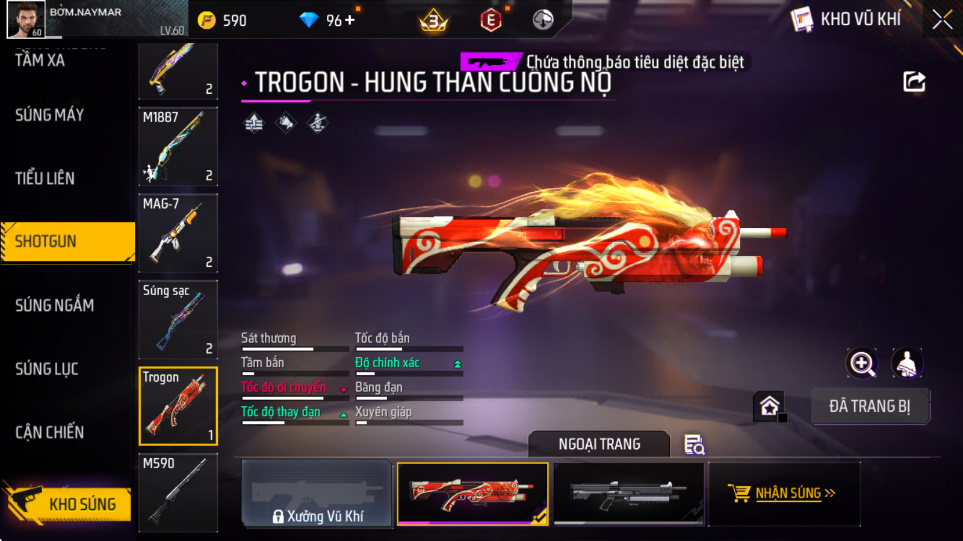Click the character preview icon
963x541 pixels.
coord(906,363)
